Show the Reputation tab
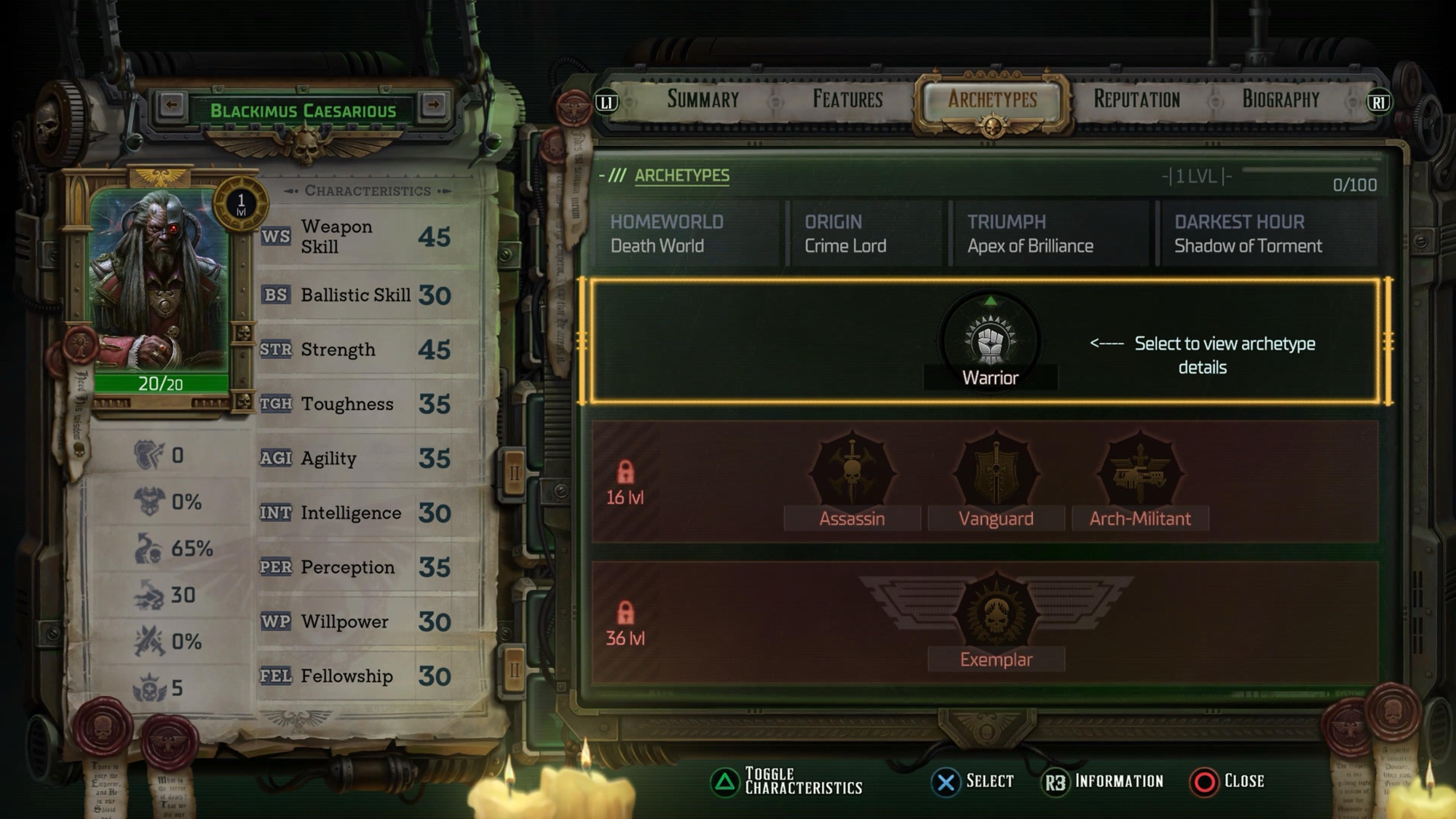 1136,100
